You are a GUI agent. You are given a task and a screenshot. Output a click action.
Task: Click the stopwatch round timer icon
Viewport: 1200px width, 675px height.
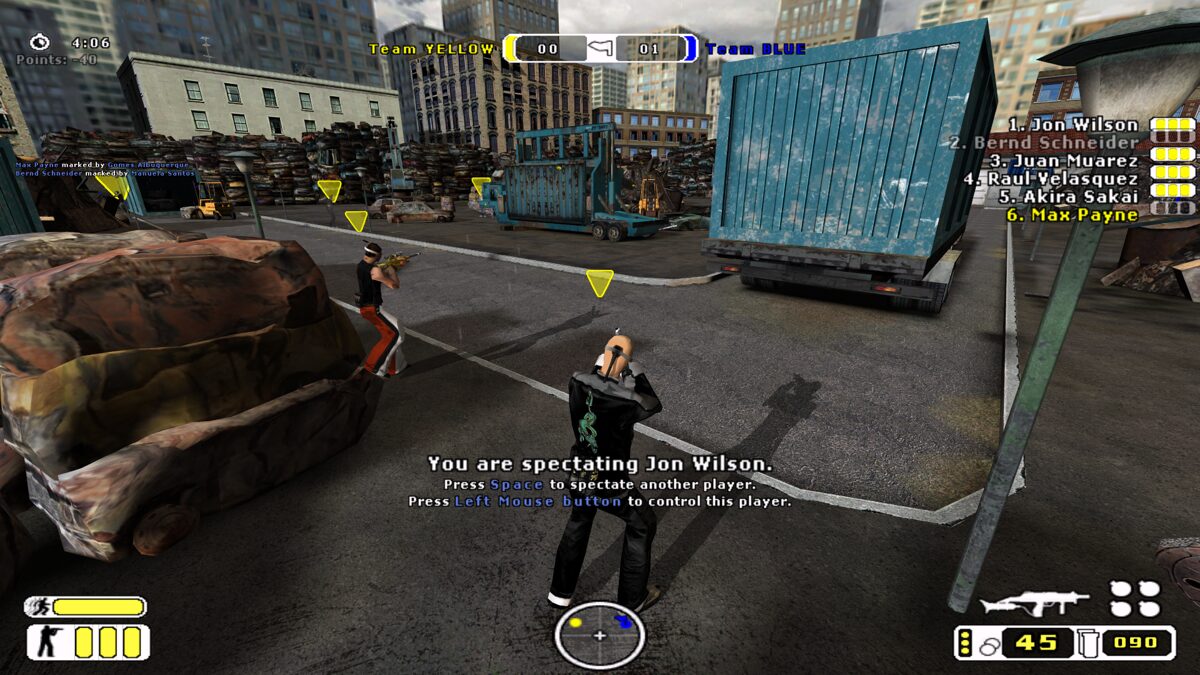pos(39,42)
